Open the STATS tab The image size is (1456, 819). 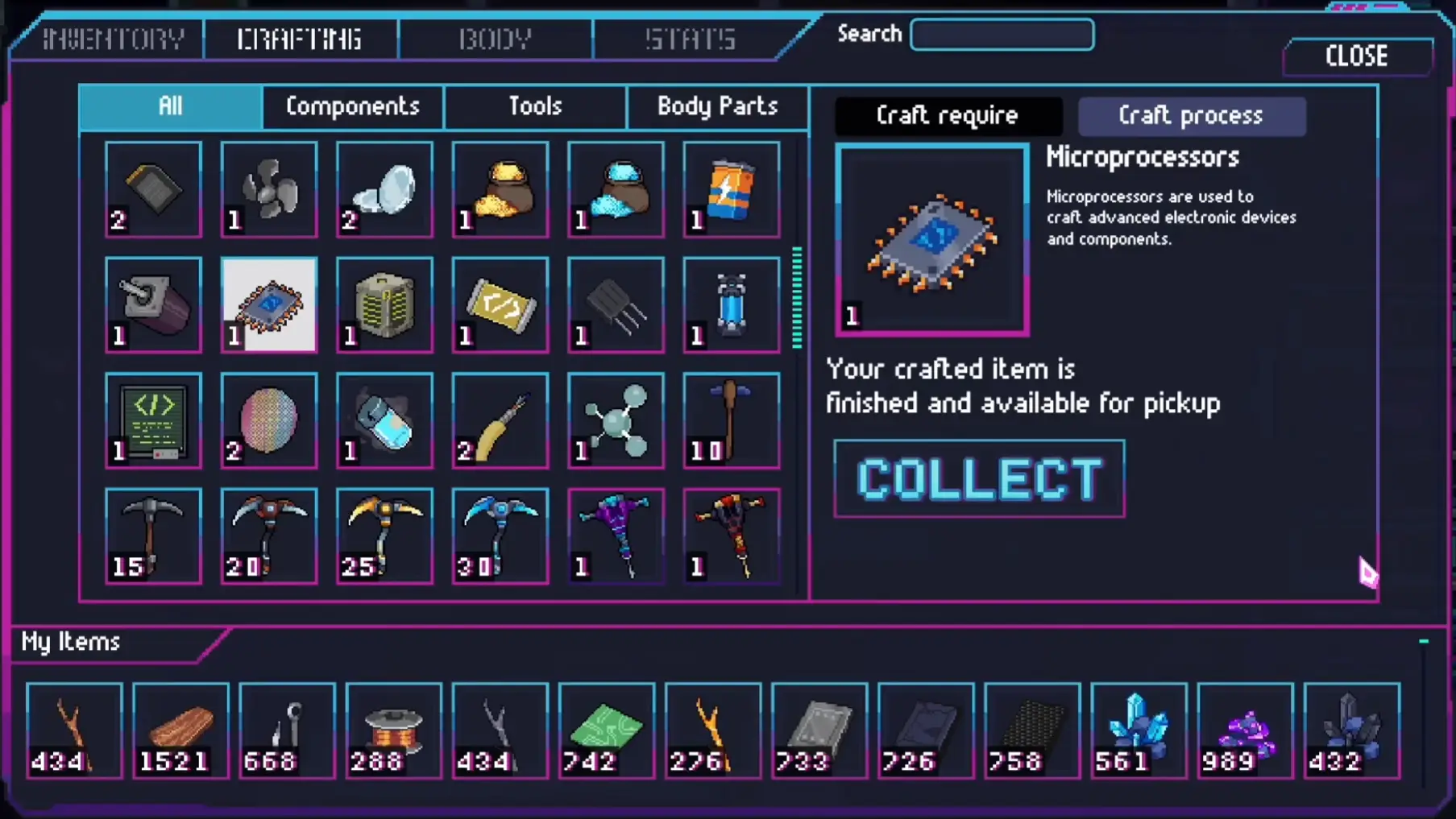click(689, 38)
